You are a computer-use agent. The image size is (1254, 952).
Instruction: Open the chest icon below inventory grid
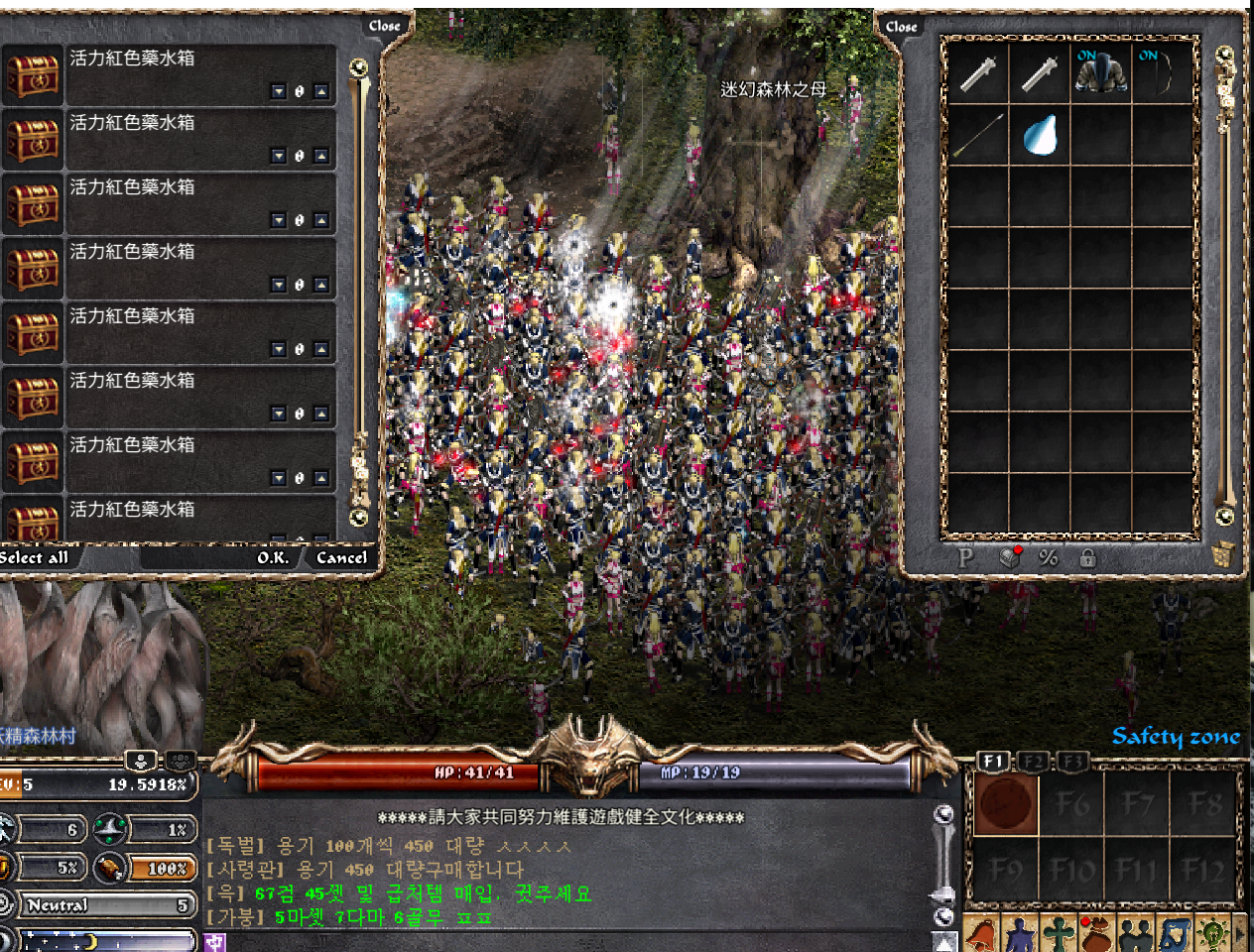pyautogui.click(x=1010, y=556)
